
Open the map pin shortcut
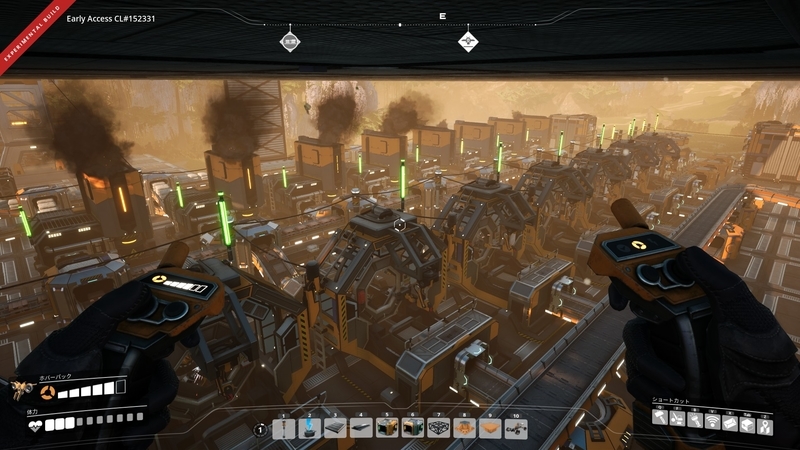pos(765,420)
